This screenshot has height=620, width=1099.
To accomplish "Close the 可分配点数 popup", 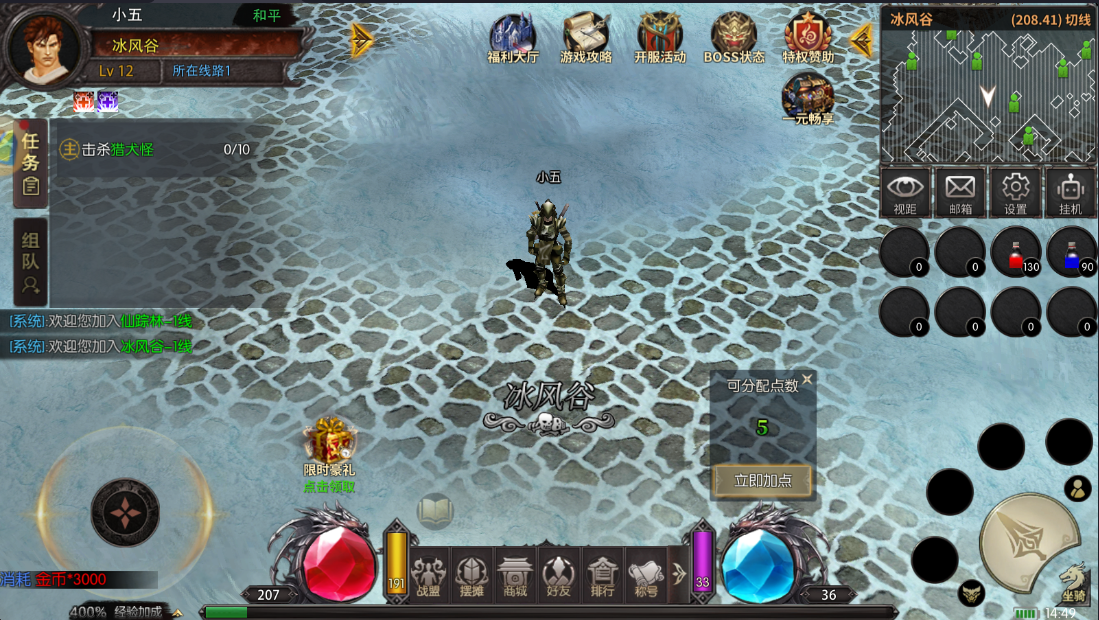I will click(807, 380).
